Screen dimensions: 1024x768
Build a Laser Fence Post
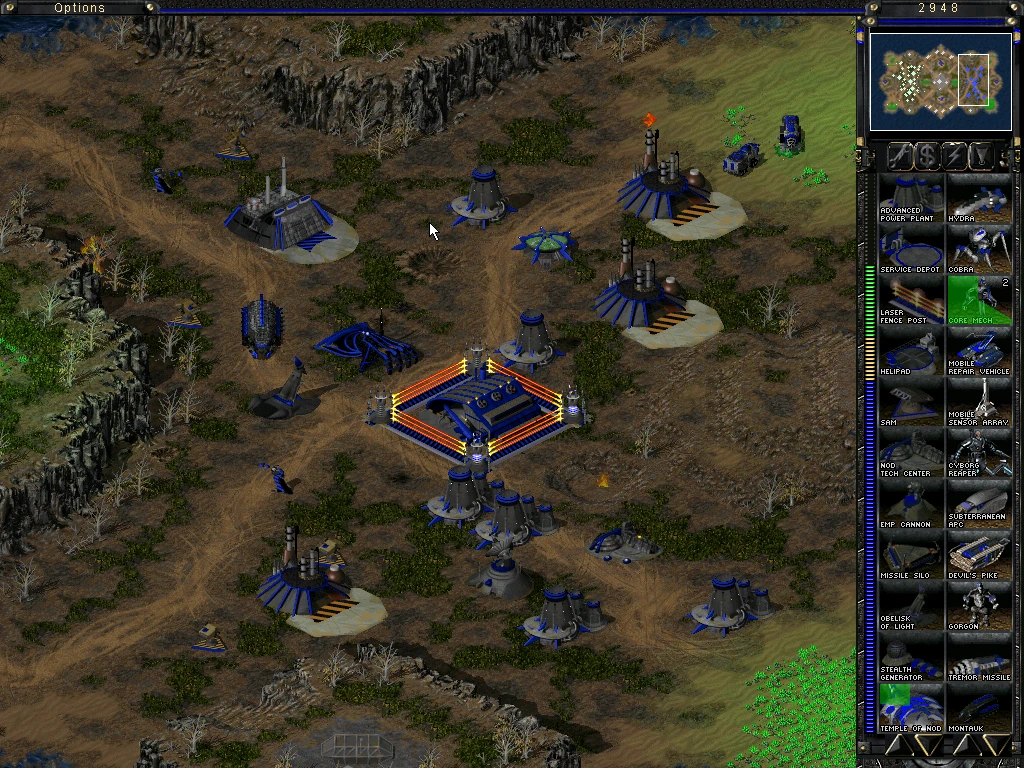click(911, 300)
